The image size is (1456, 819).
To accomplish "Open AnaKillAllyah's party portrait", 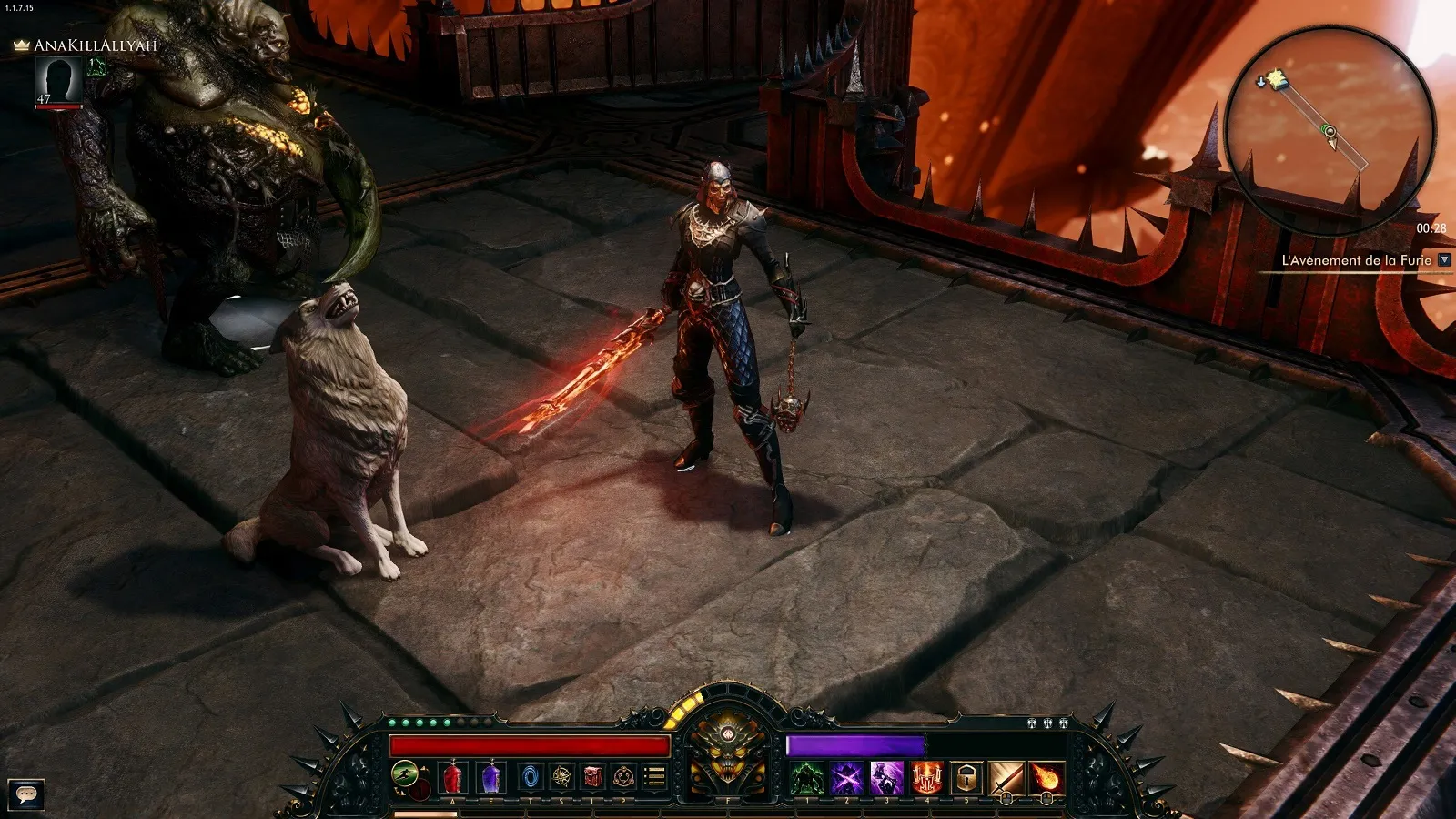I will click(x=59, y=80).
